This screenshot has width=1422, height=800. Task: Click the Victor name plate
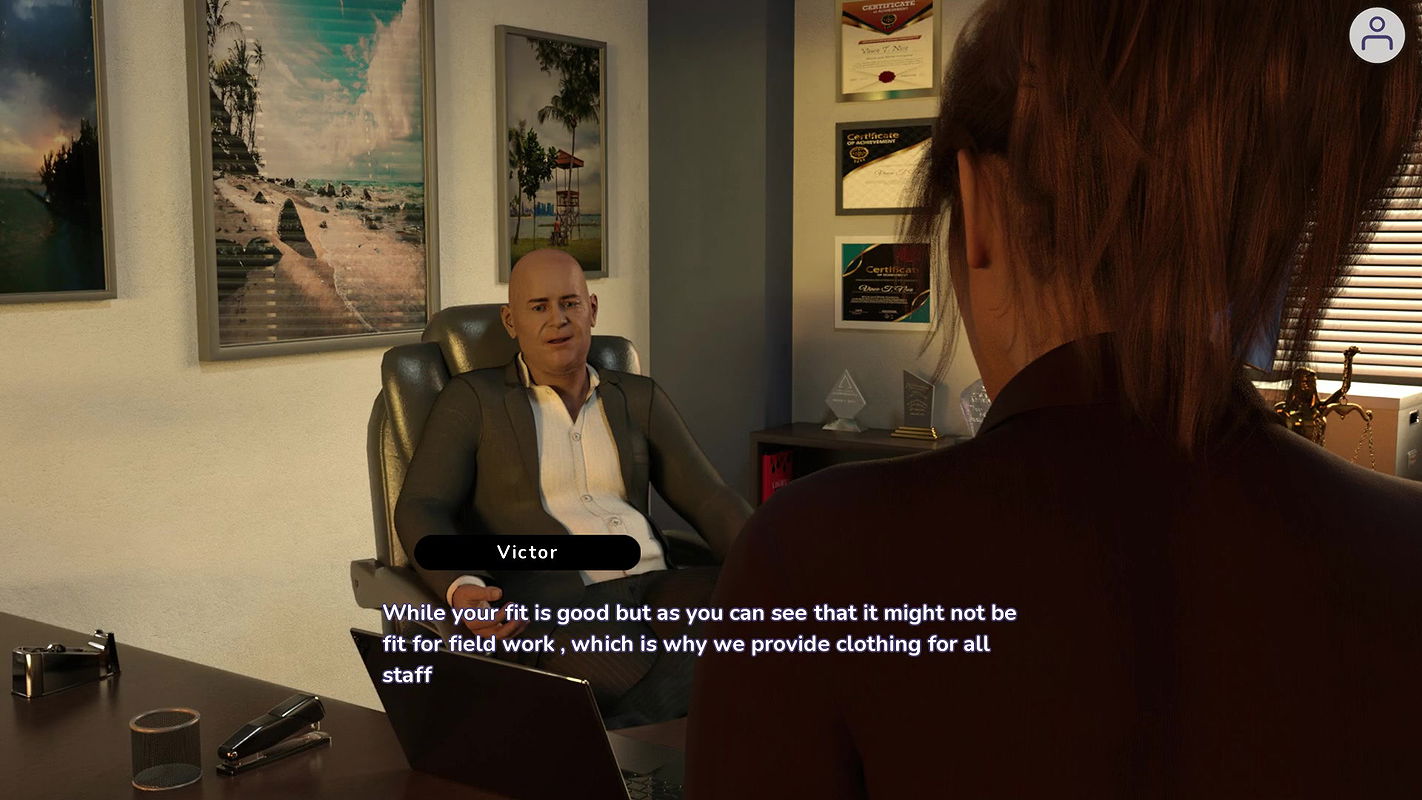pos(528,552)
